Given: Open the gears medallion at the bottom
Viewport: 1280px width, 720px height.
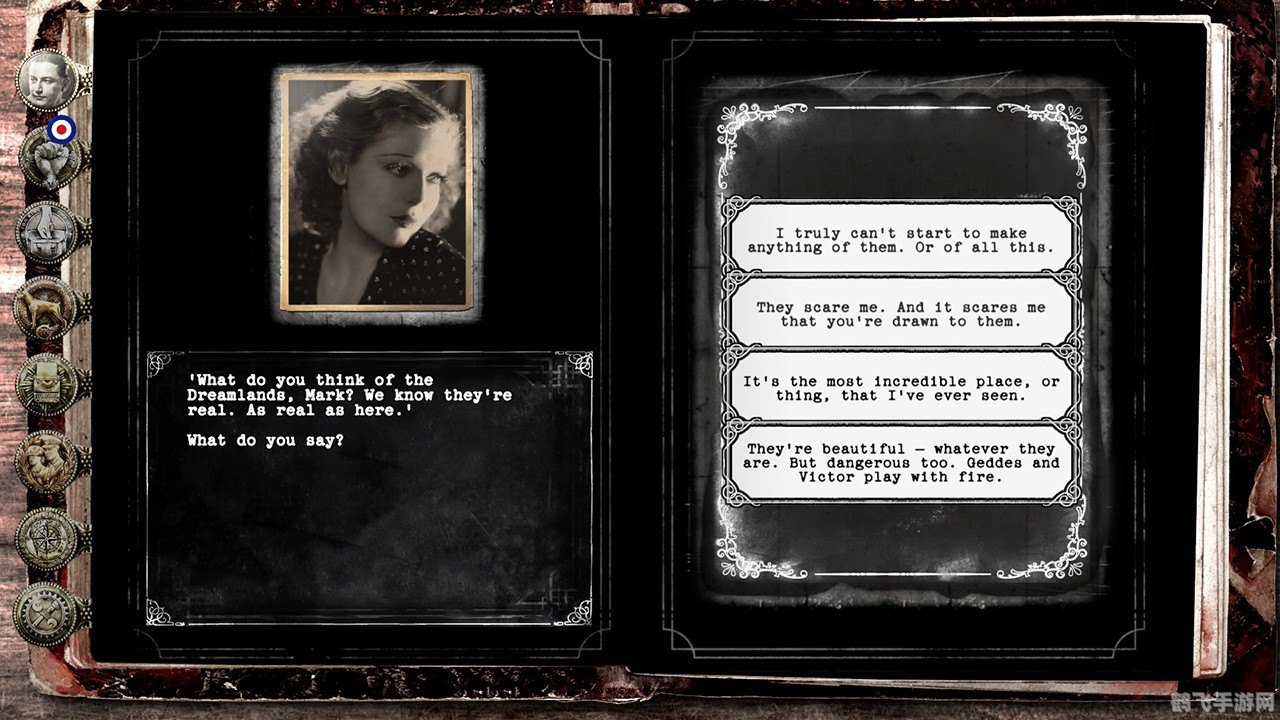Looking at the screenshot, I should tap(47, 613).
